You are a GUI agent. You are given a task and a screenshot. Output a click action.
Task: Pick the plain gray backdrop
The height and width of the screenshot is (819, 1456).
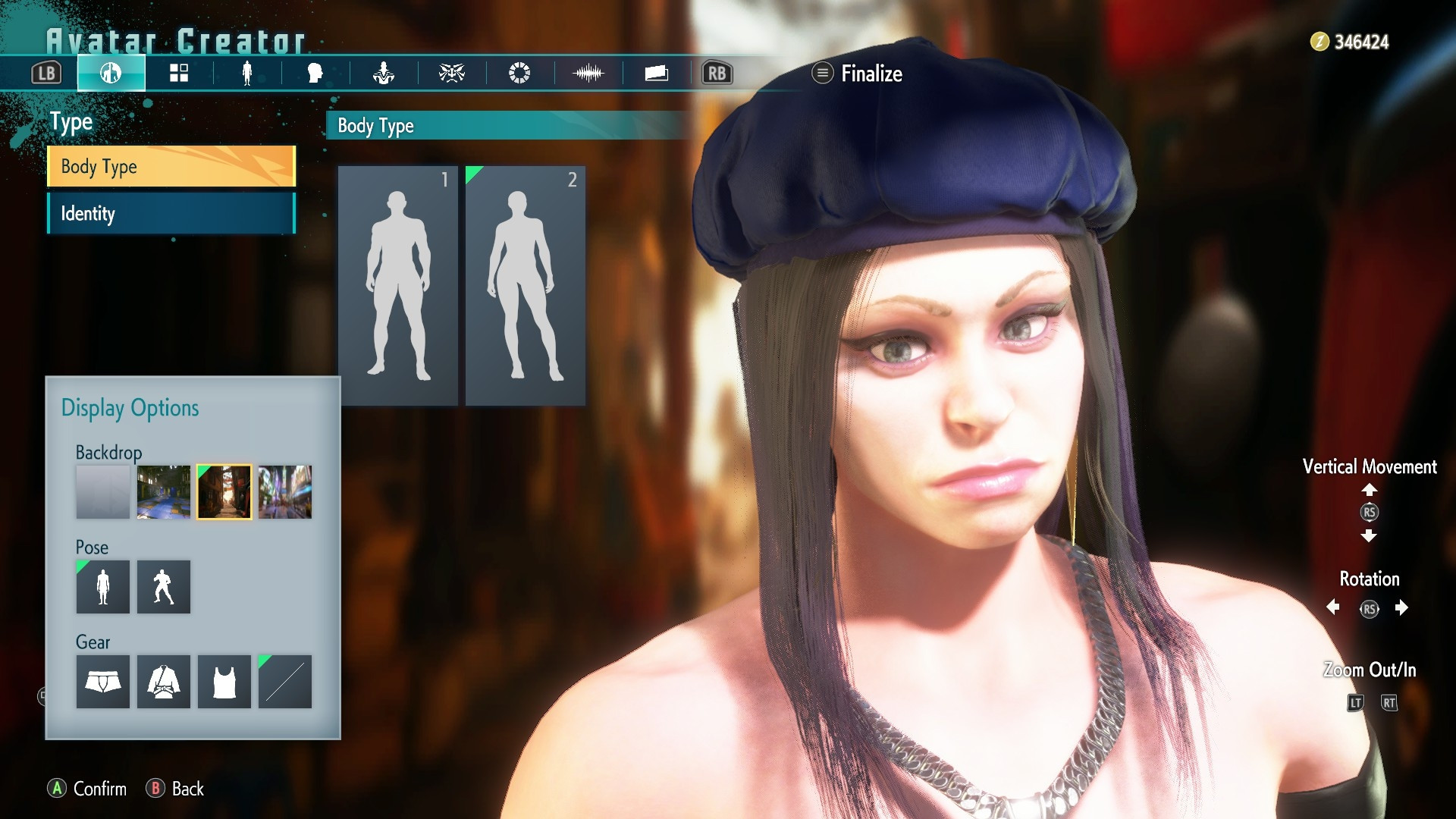(102, 492)
